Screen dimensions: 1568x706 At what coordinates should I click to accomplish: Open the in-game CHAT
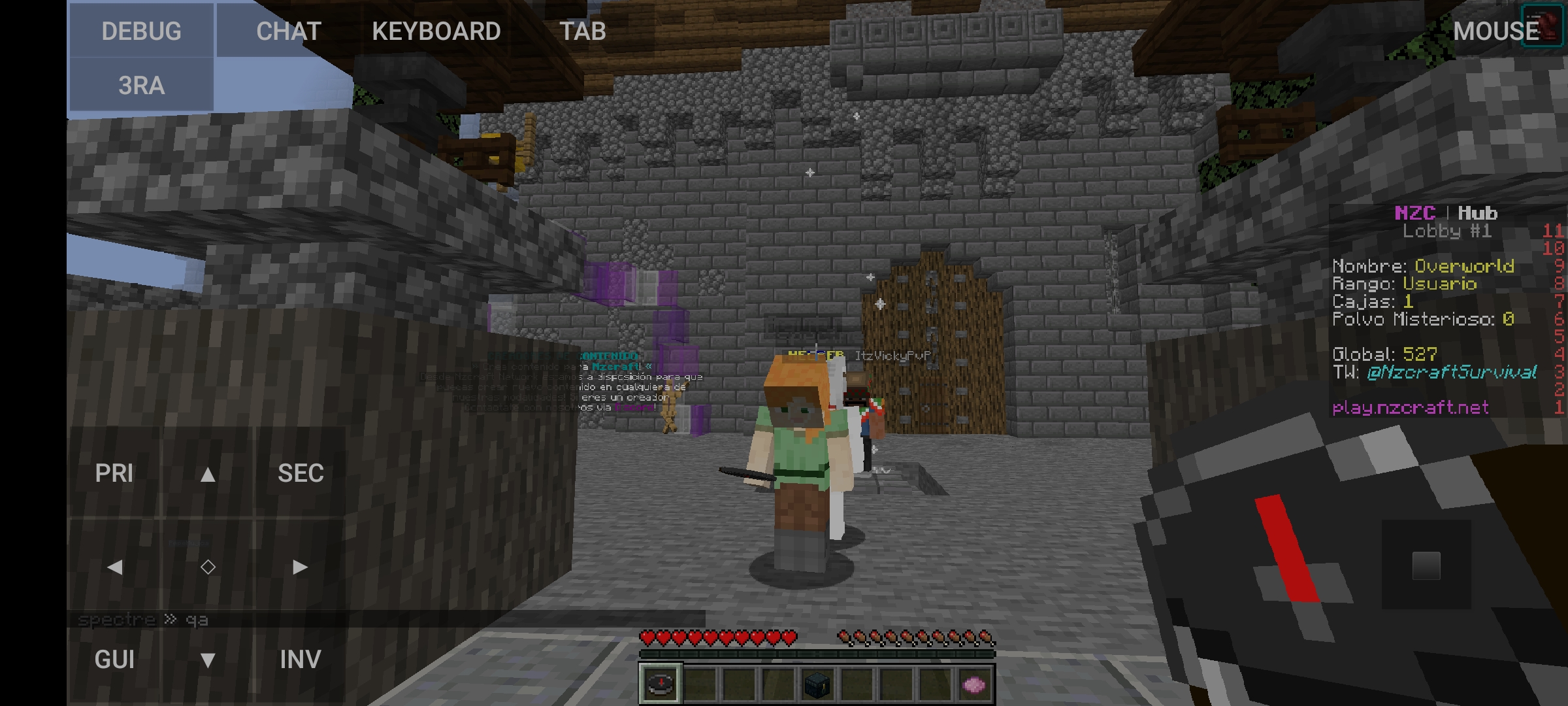pos(289,30)
